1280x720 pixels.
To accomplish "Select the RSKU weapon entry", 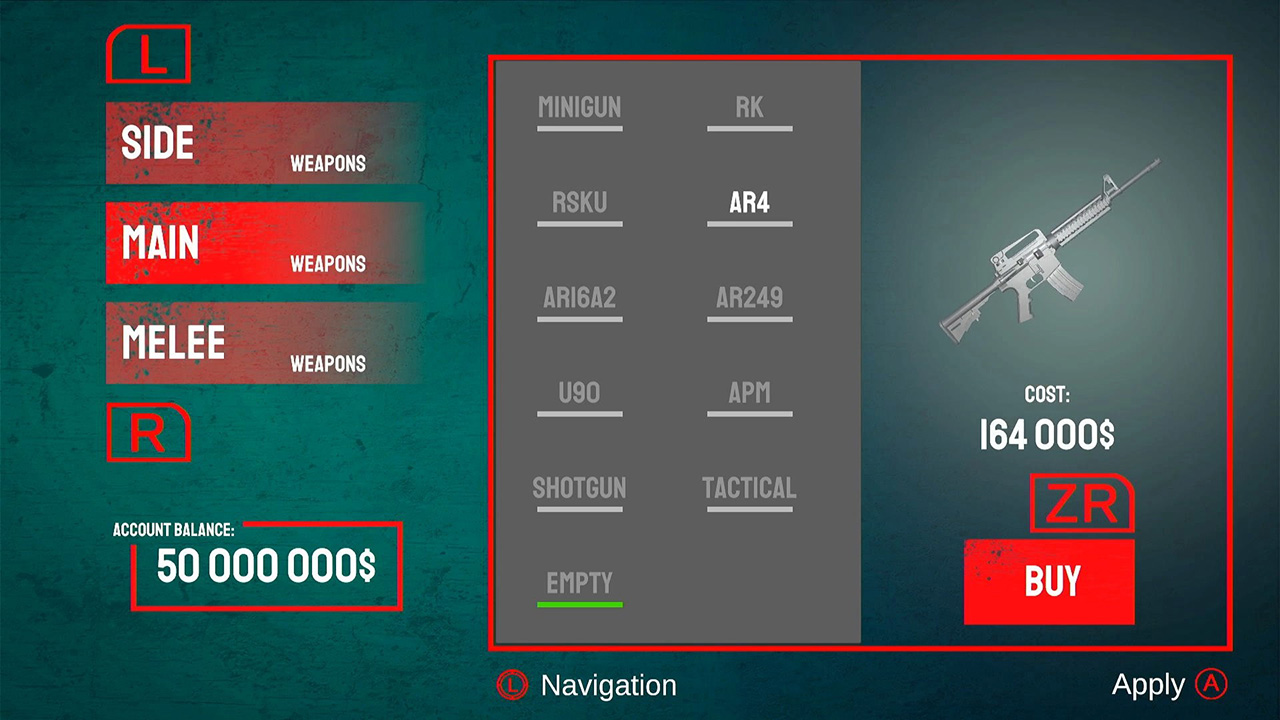I will point(580,203).
